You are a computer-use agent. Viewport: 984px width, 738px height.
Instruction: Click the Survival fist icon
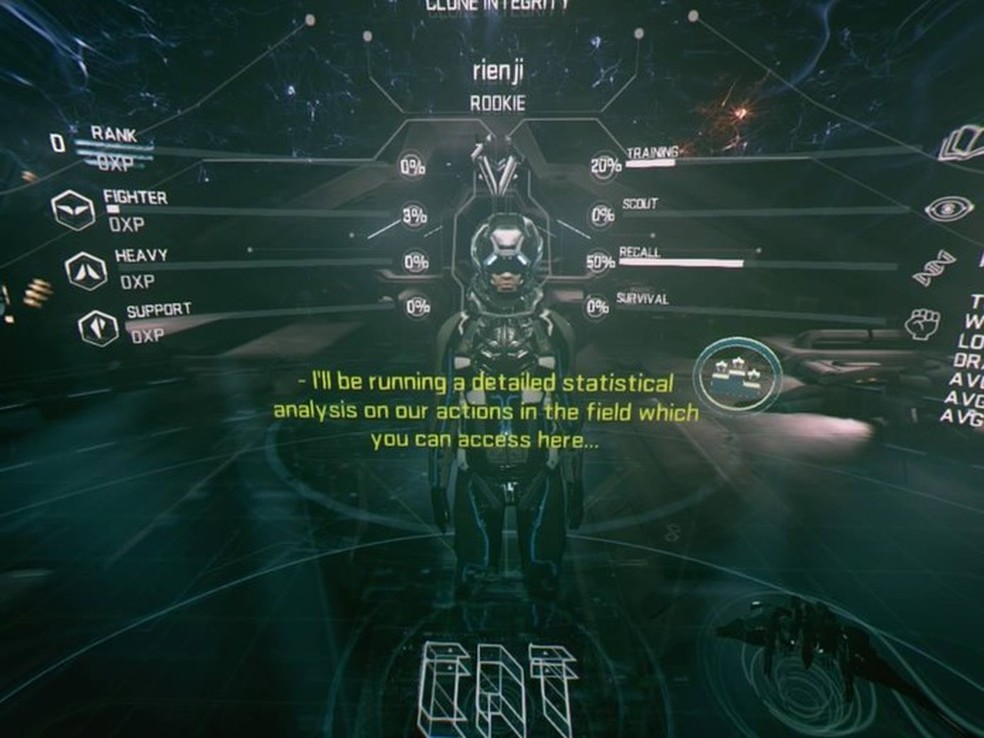(x=923, y=323)
